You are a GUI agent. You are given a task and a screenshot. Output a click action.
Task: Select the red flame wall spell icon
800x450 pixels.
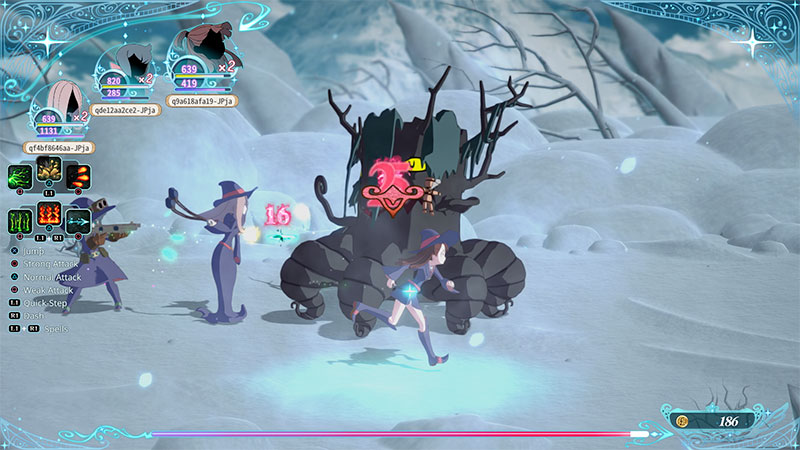(x=49, y=213)
